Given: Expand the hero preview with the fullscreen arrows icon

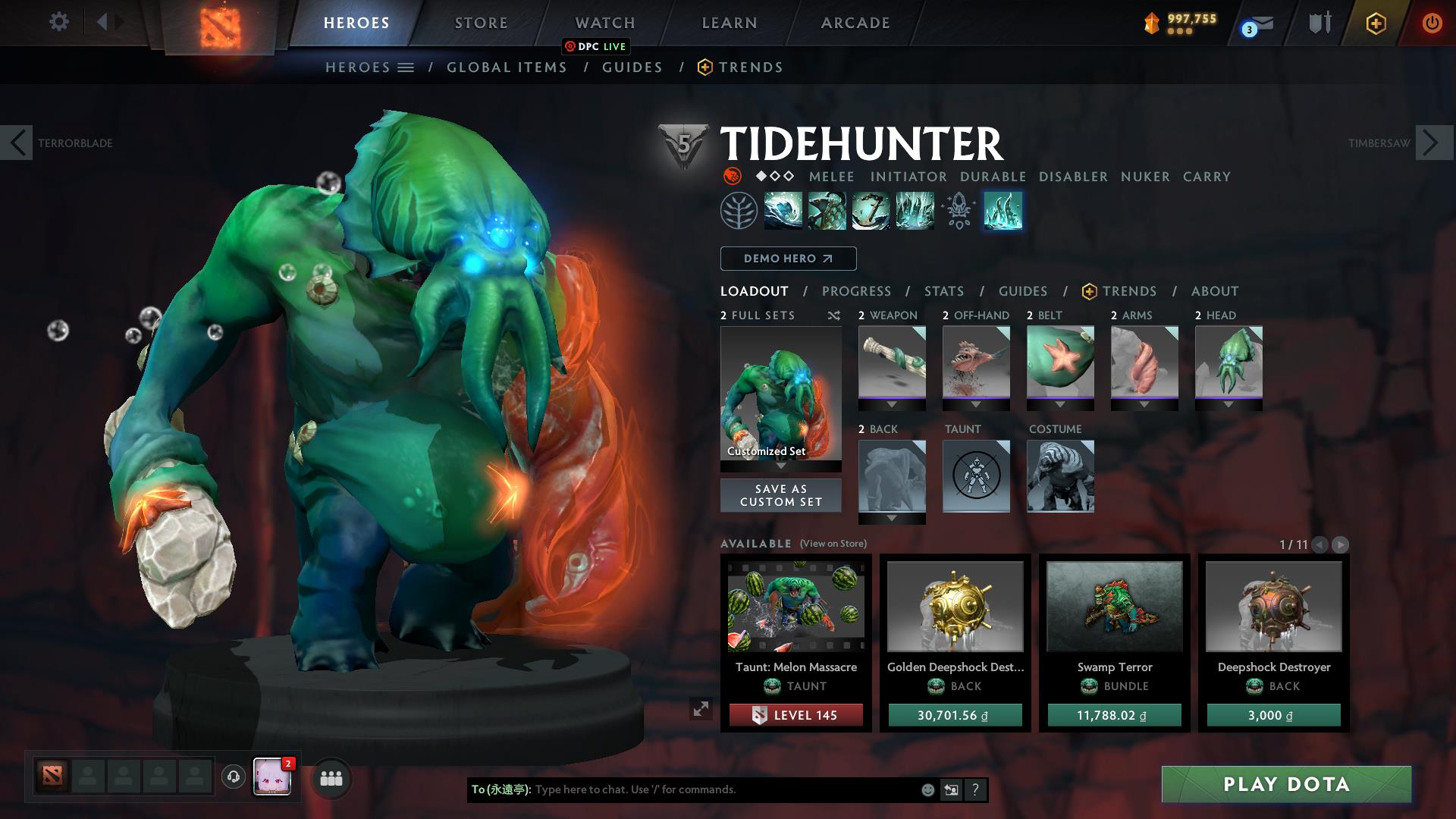Looking at the screenshot, I should tap(700, 709).
